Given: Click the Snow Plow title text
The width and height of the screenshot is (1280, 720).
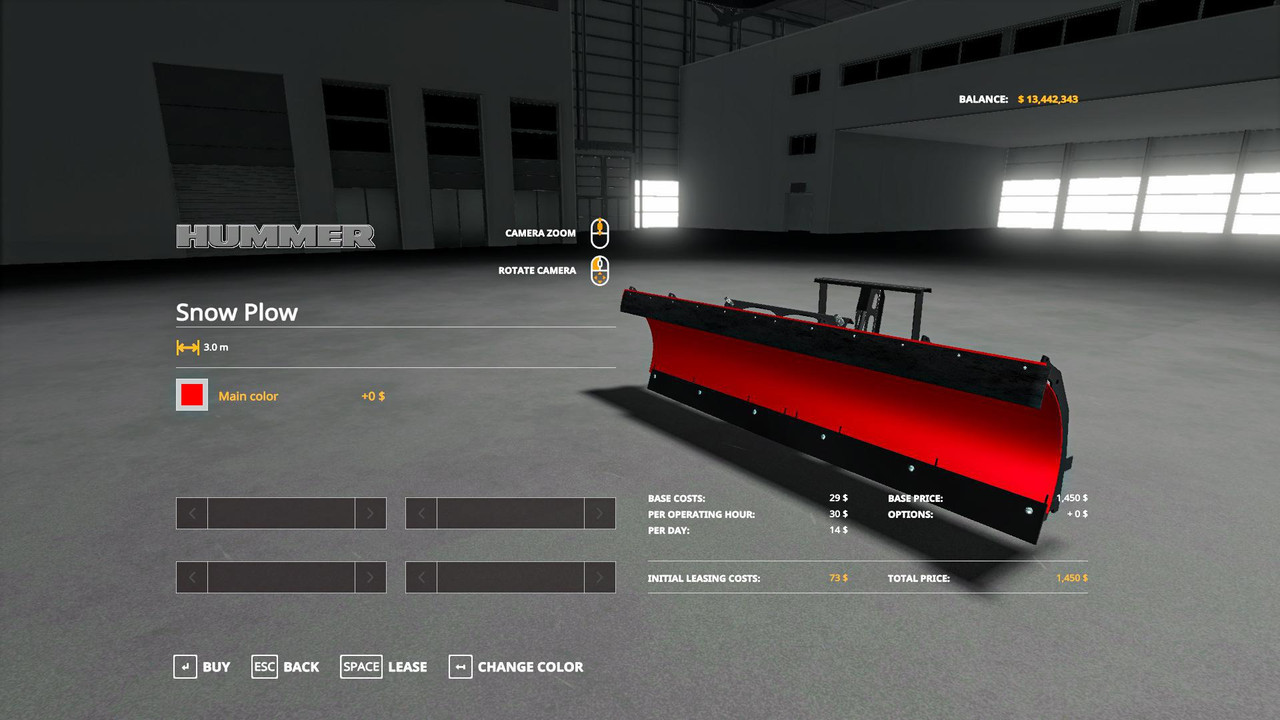Looking at the screenshot, I should 237,312.
